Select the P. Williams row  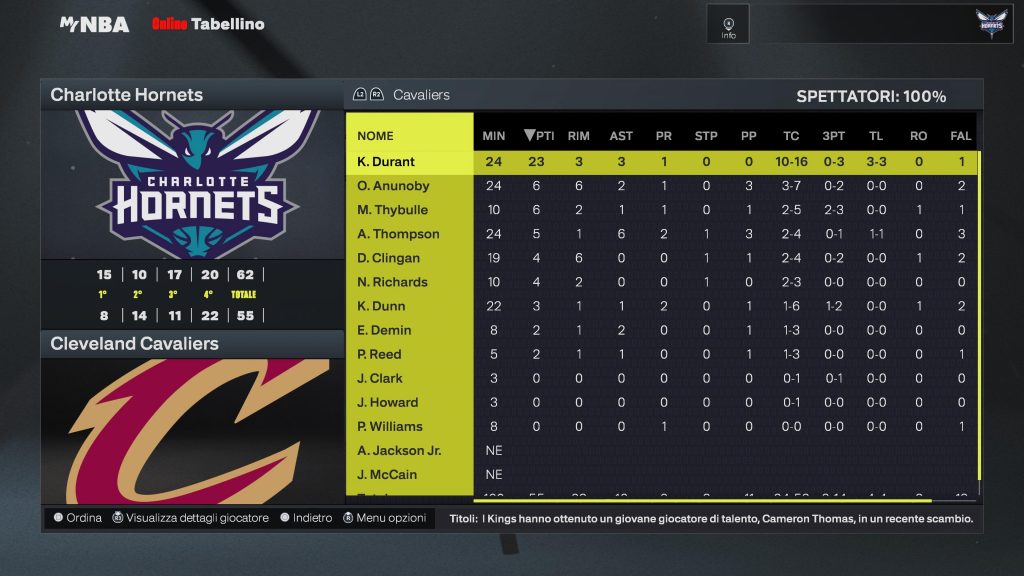coord(390,426)
